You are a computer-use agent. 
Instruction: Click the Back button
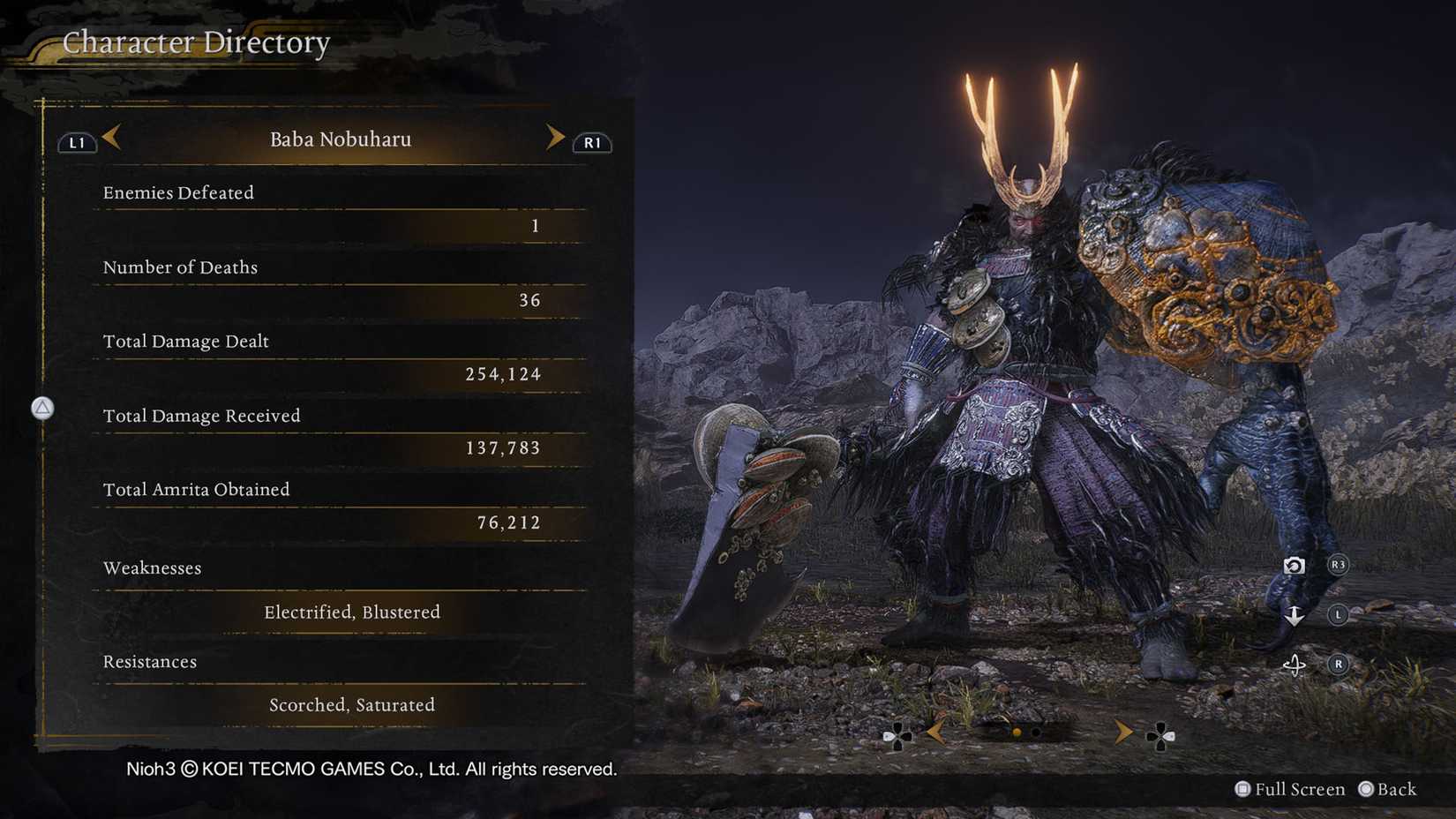click(x=1388, y=789)
